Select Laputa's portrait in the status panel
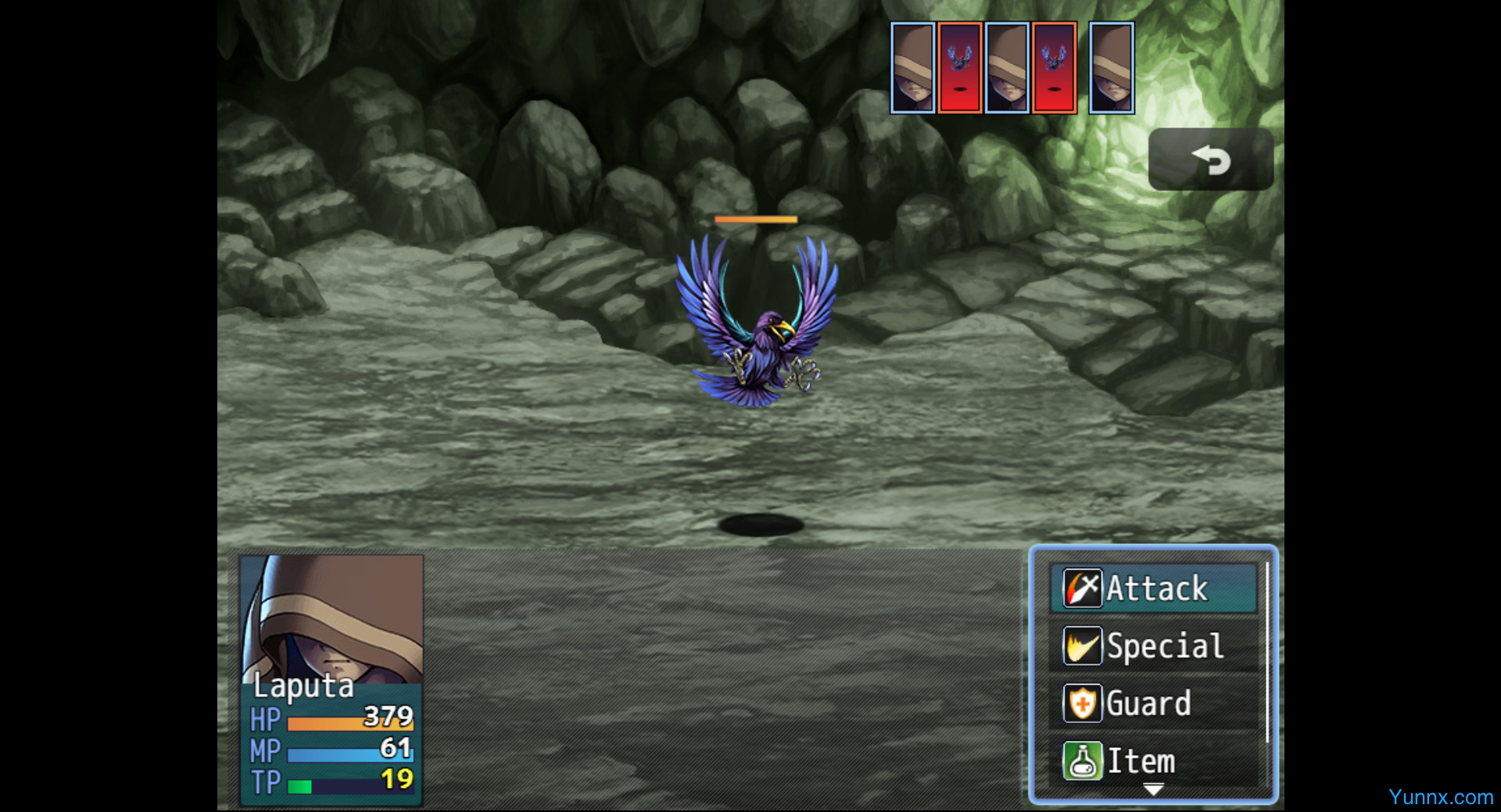Screen dimensions: 1501x812 331,617
